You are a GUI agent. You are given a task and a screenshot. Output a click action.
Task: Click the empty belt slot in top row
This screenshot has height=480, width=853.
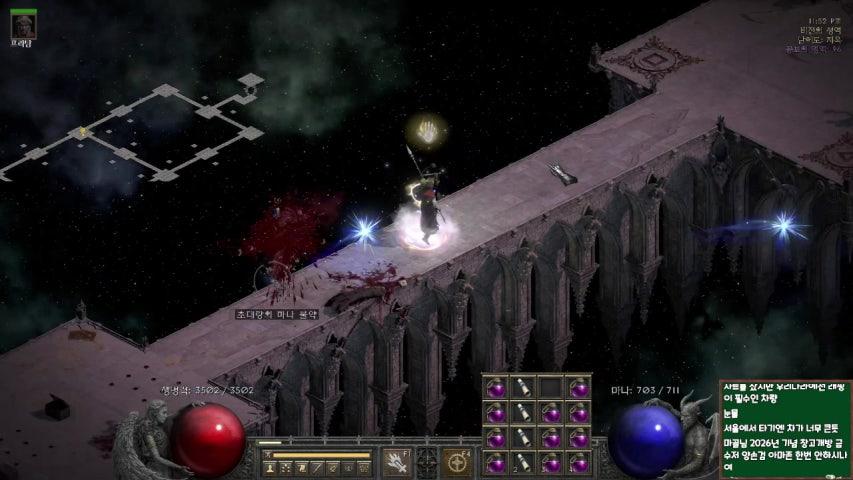[550, 387]
